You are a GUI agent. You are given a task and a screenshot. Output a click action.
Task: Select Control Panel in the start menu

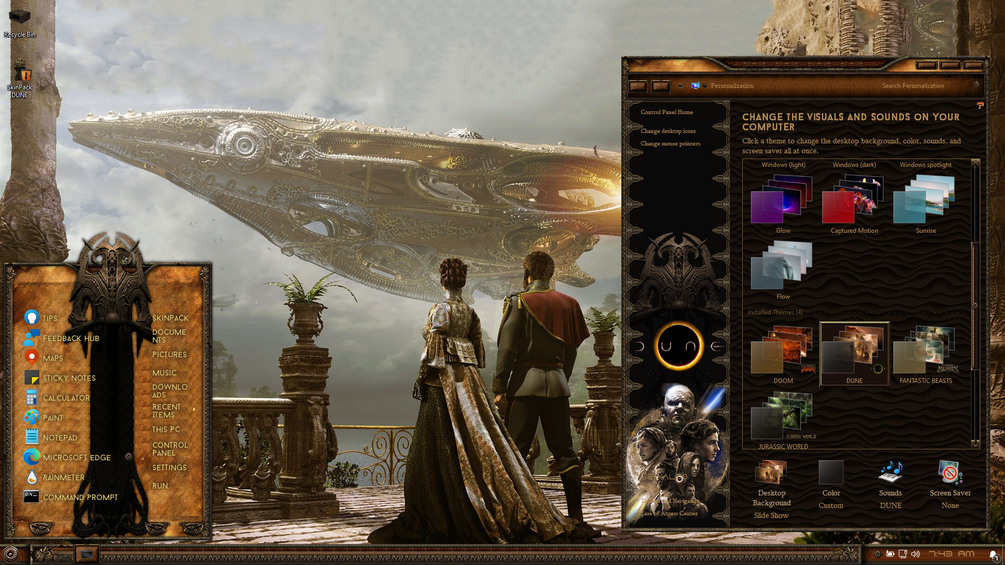pyautogui.click(x=170, y=449)
